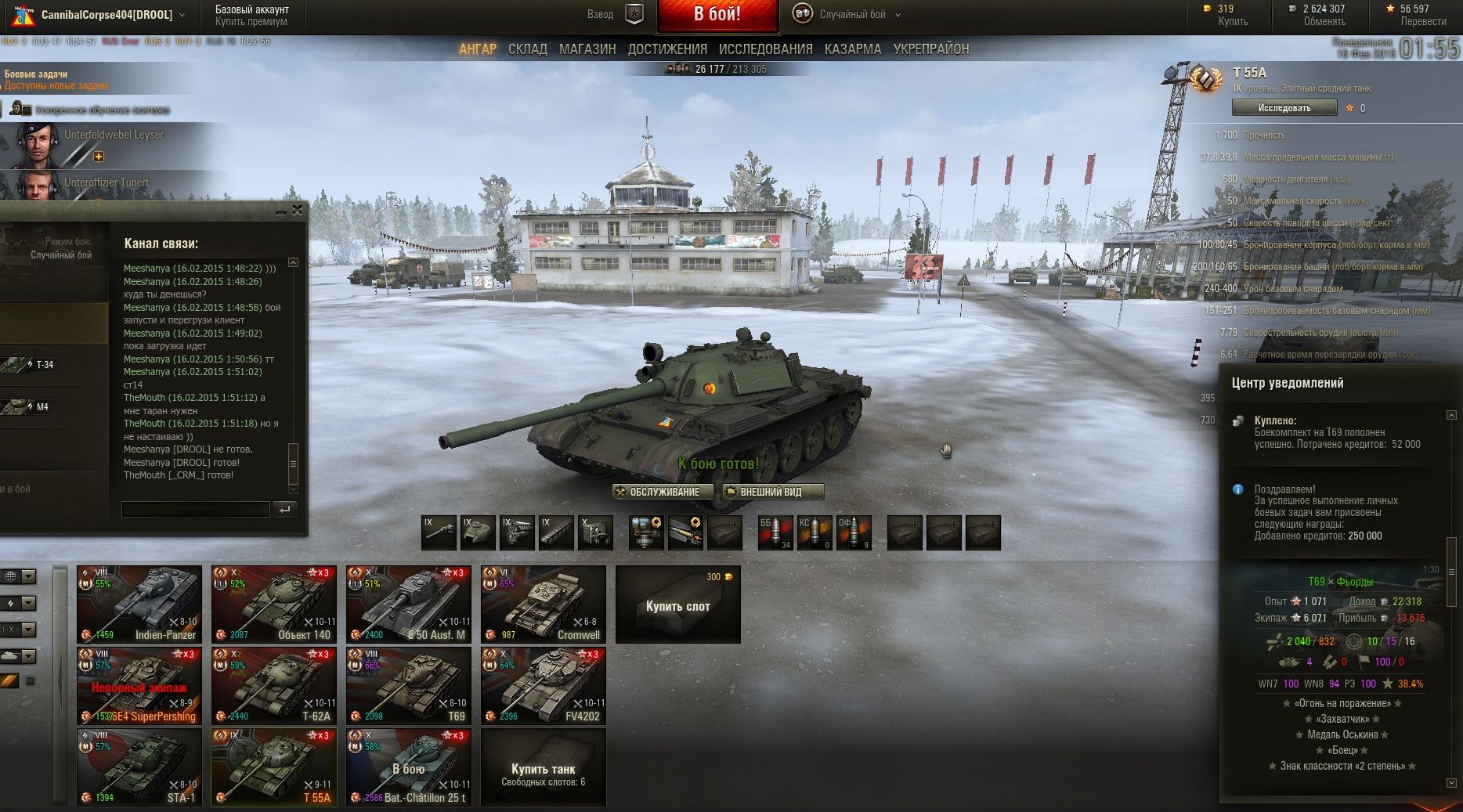1463x812 pixels.
Task: Switch to the МАГАЗИН tab
Action: coord(587,49)
